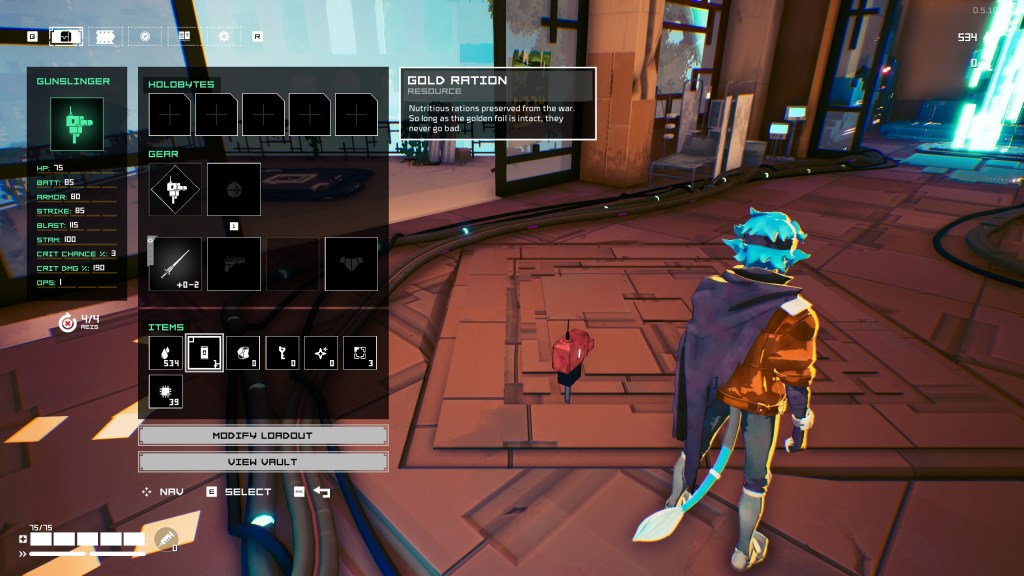
Task: Select the sparkle star item slot
Action: [x=321, y=353]
